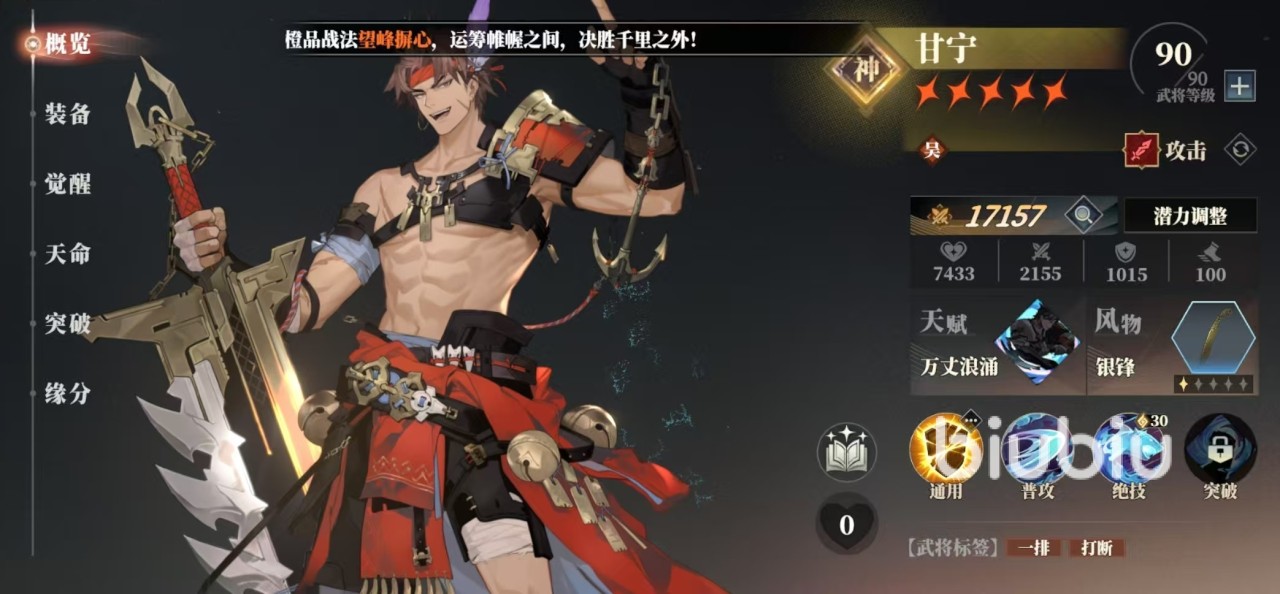Click the plus button beside level 90
Screen dimensions: 1280x594
1240,86
